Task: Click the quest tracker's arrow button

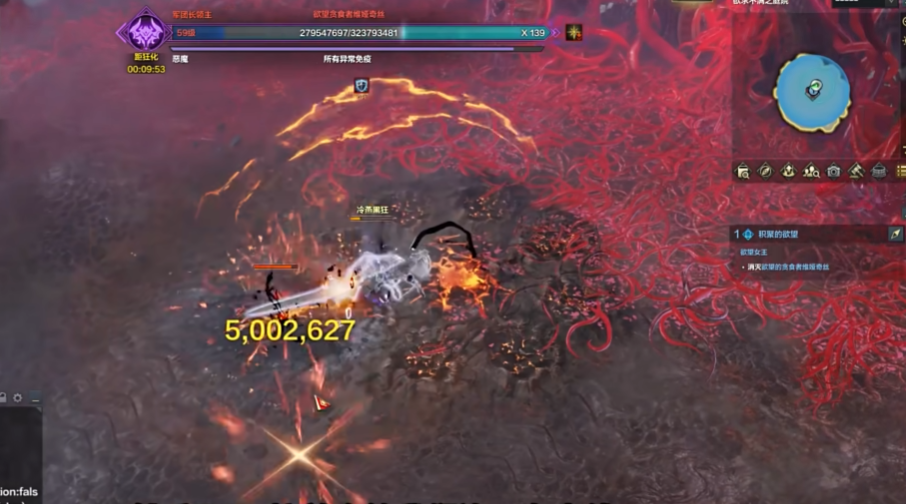Action: click(895, 233)
